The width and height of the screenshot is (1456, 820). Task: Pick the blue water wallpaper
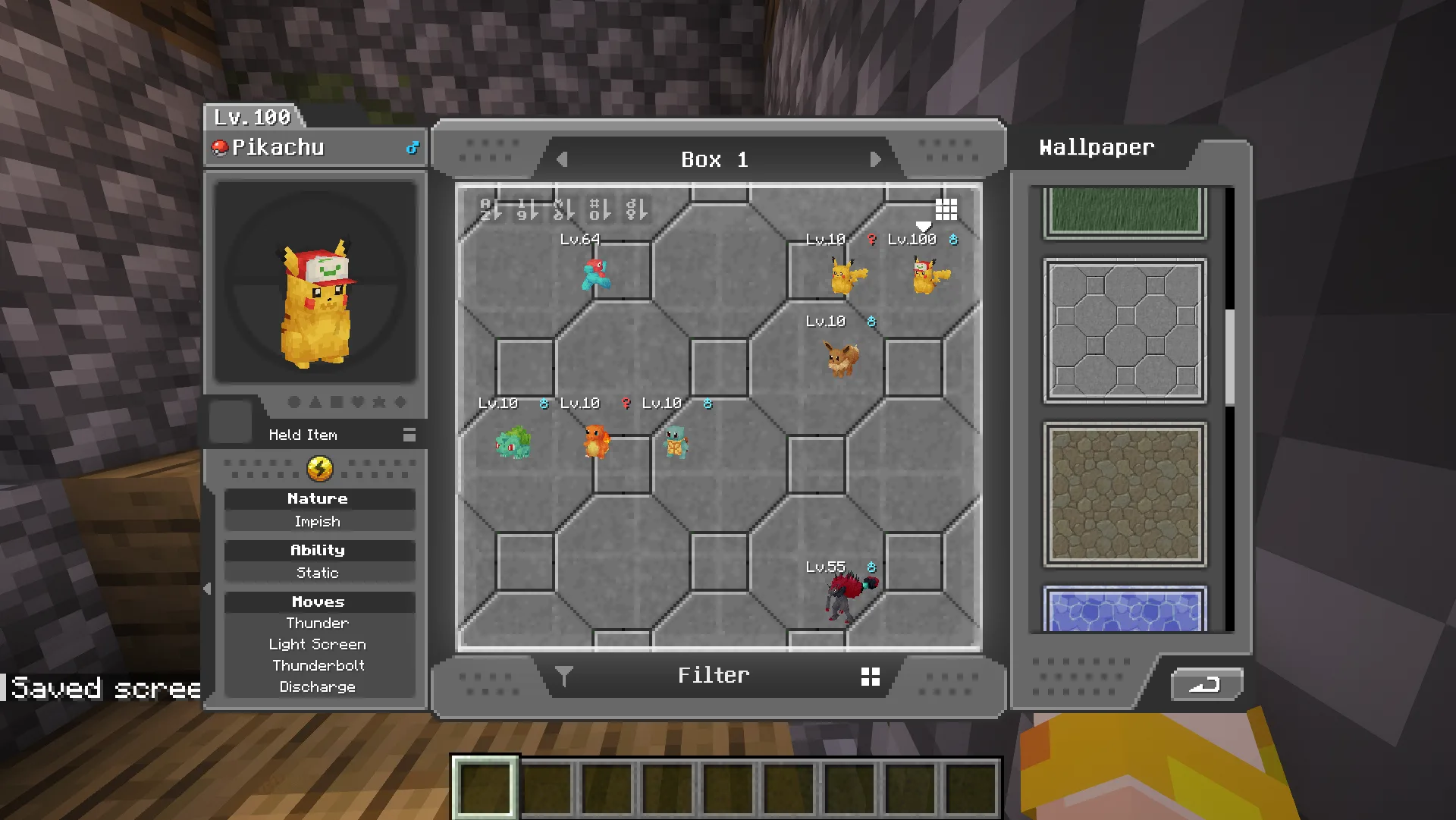[x=1125, y=609]
